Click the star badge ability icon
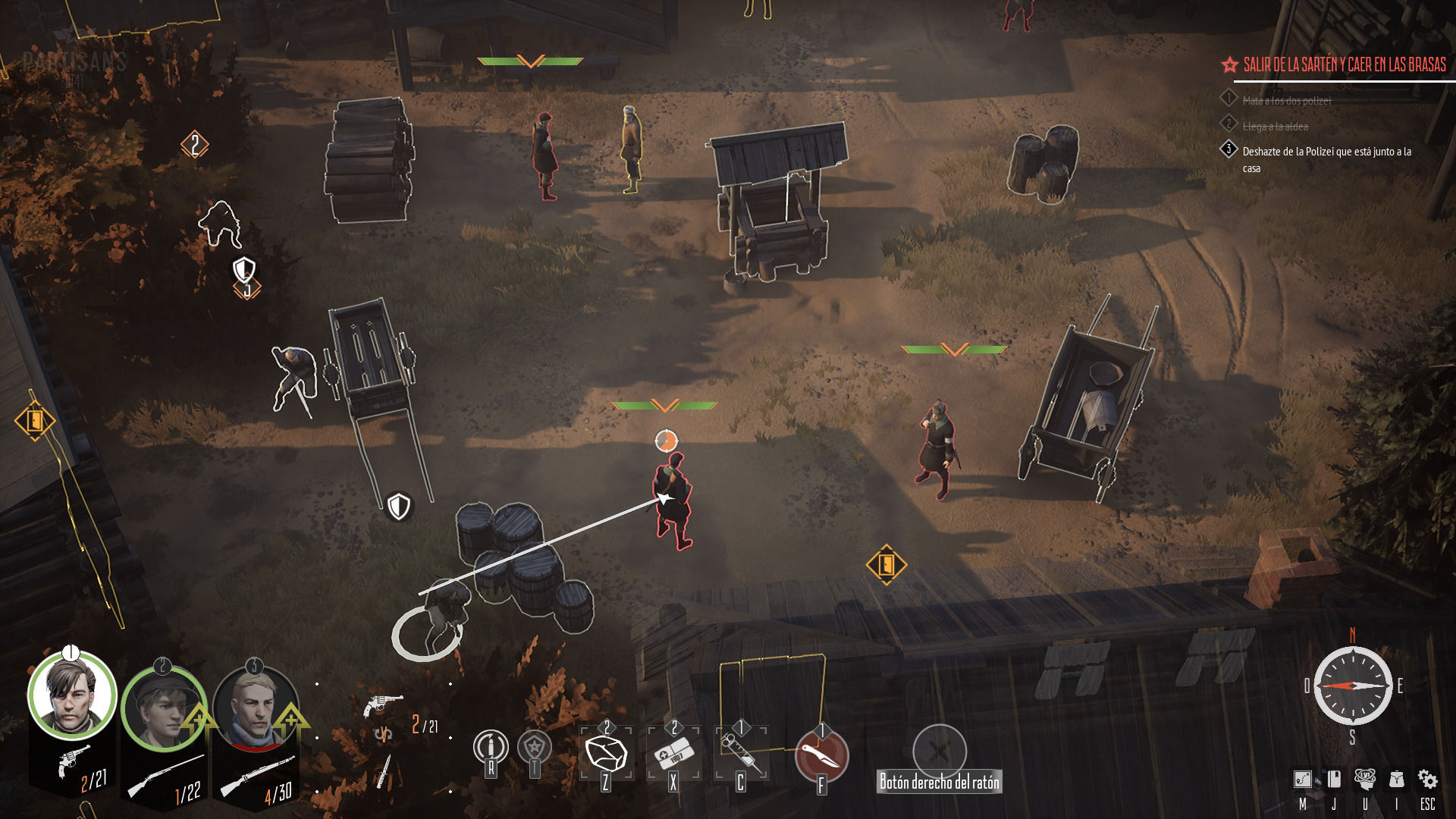 point(535,747)
